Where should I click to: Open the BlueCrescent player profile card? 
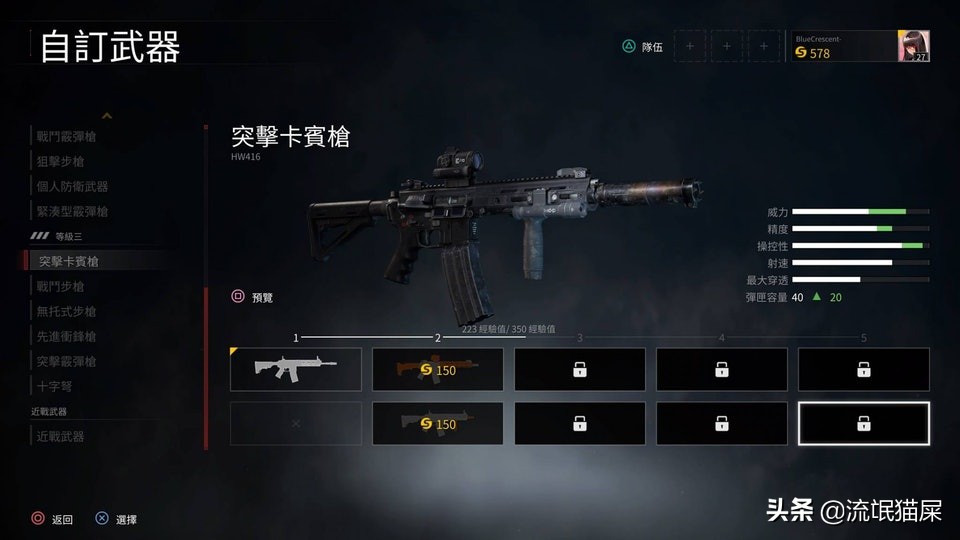click(859, 46)
